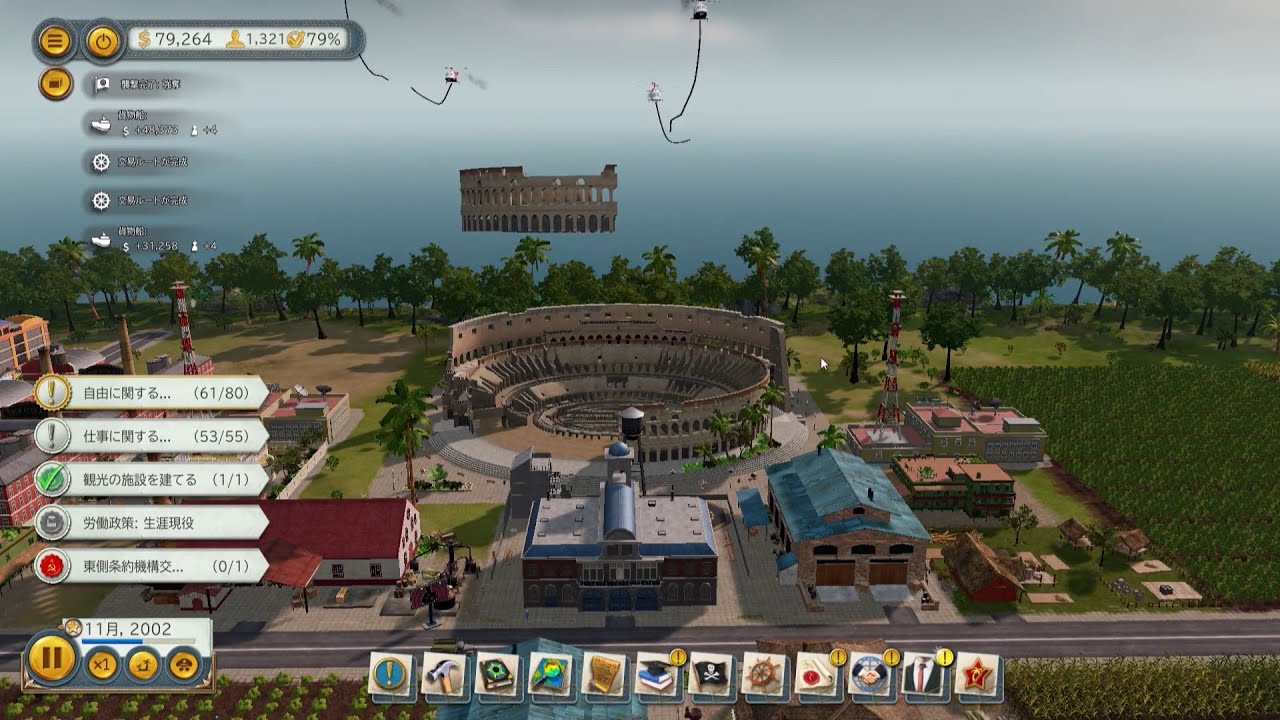Screen dimensions: 1280x720
Task: Set game speed with the ×1 button
Action: [101, 665]
